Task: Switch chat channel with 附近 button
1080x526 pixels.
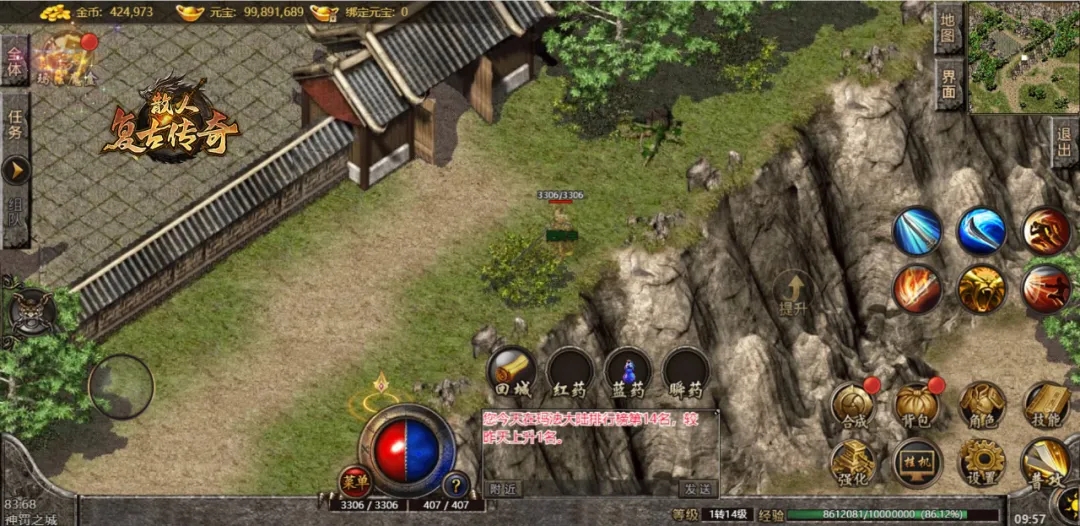Action: (504, 489)
